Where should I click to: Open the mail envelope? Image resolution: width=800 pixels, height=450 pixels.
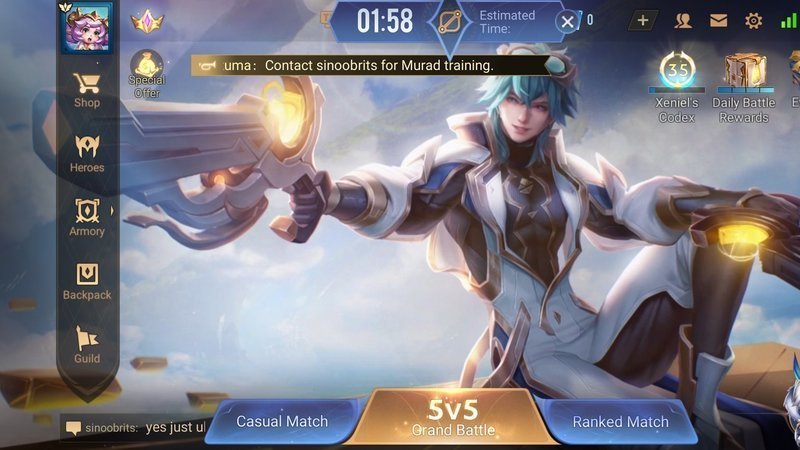pyautogui.click(x=718, y=20)
